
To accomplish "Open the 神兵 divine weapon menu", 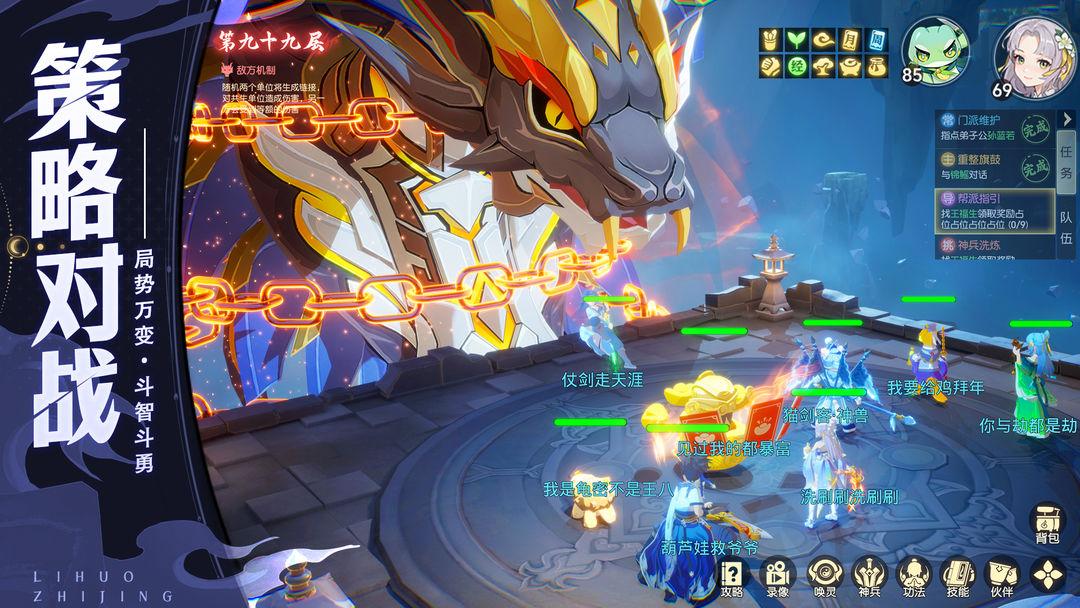I will pos(866,577).
